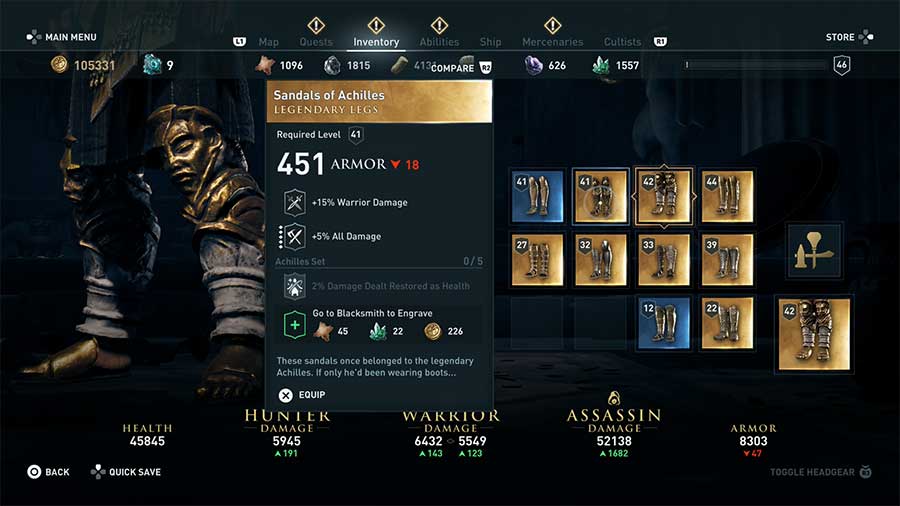
Task: Open the Main Menu
Action: point(62,38)
